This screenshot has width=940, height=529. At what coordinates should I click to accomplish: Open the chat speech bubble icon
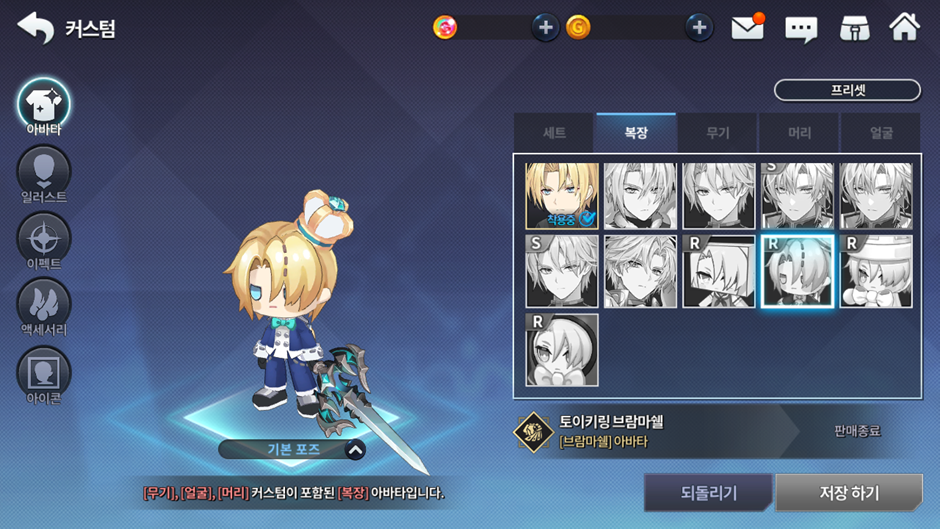801,28
